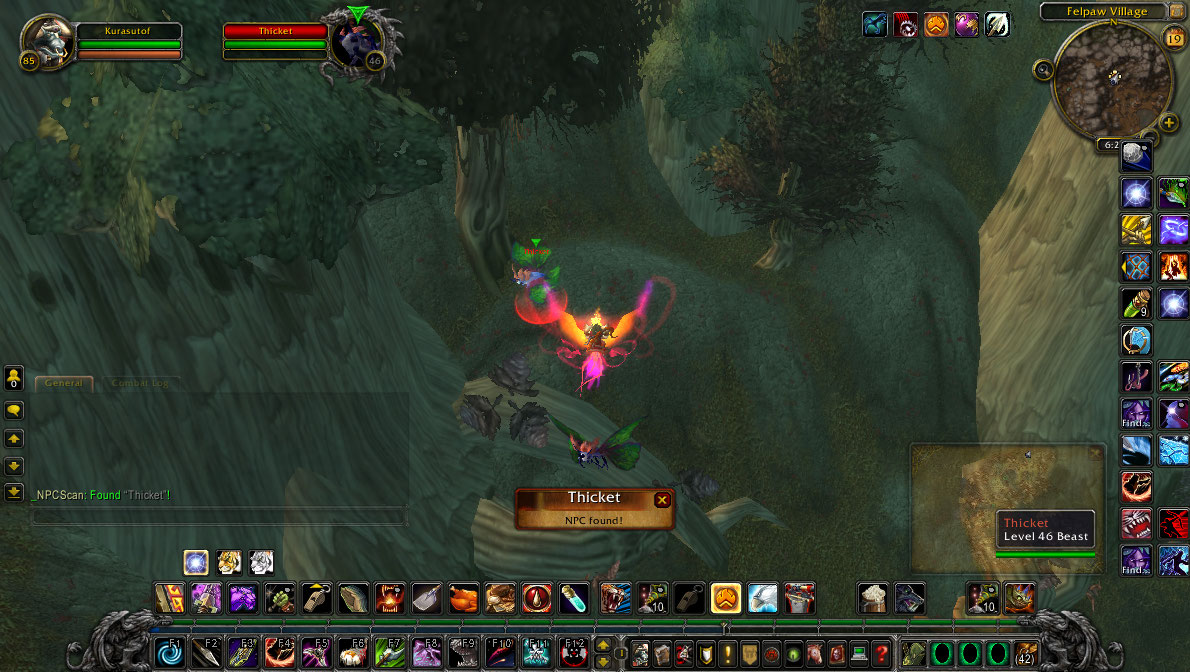Open the social friends button
This screenshot has width=1190, height=672.
point(14,378)
